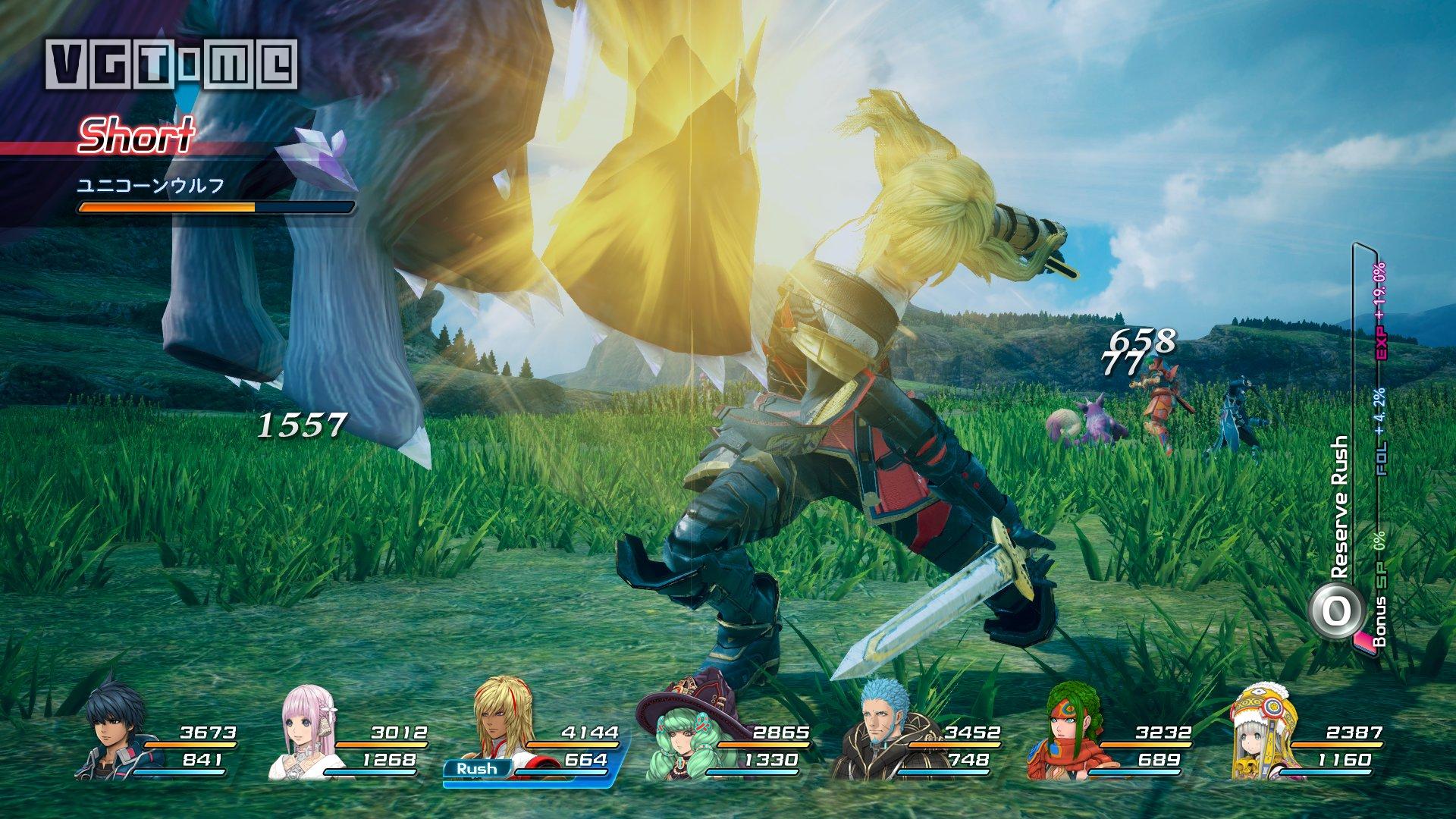Click the blue Rush tag
This screenshot has width=1456, height=819.
476,768
